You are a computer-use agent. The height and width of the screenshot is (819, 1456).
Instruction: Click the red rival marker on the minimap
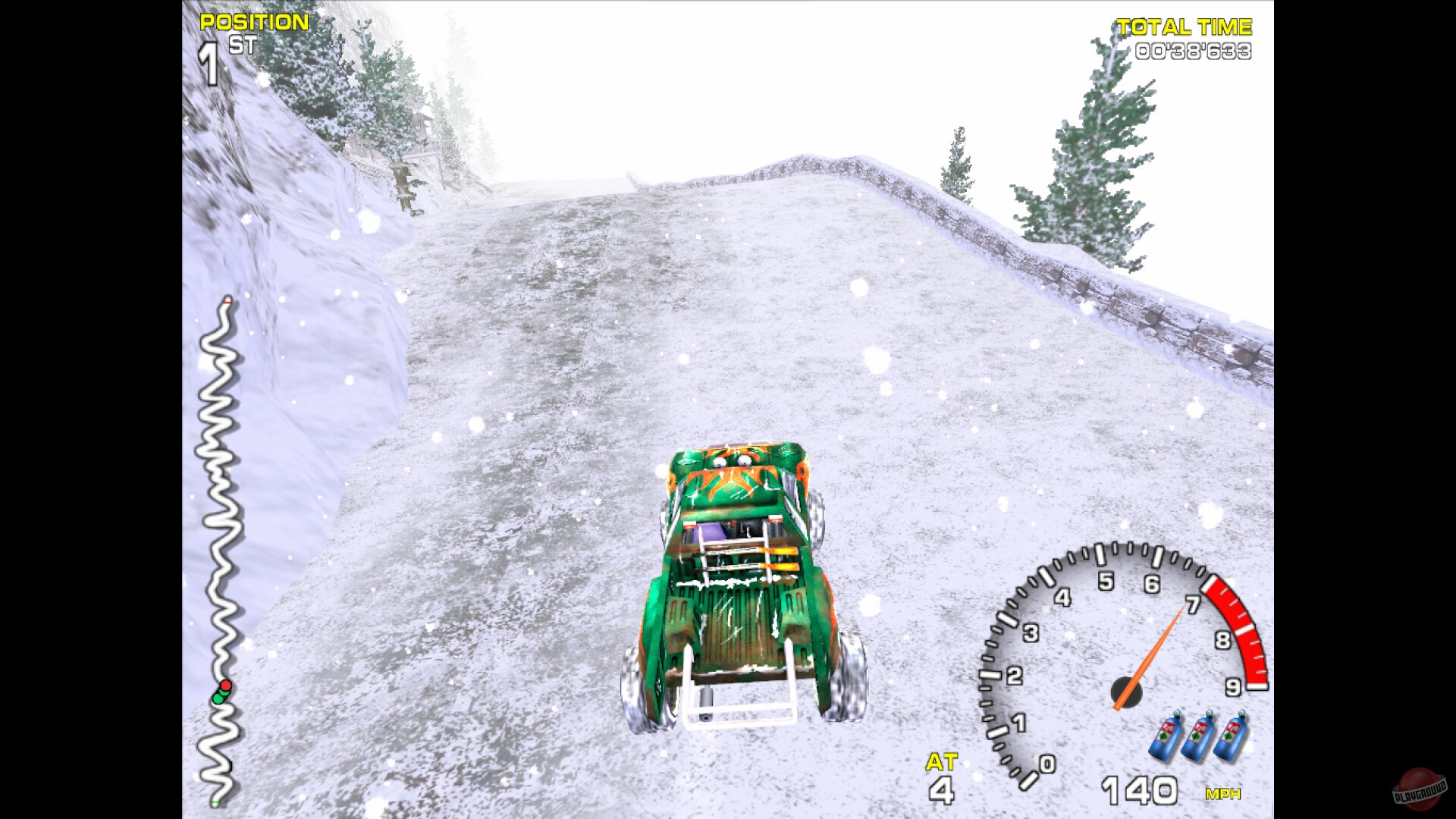[225, 686]
